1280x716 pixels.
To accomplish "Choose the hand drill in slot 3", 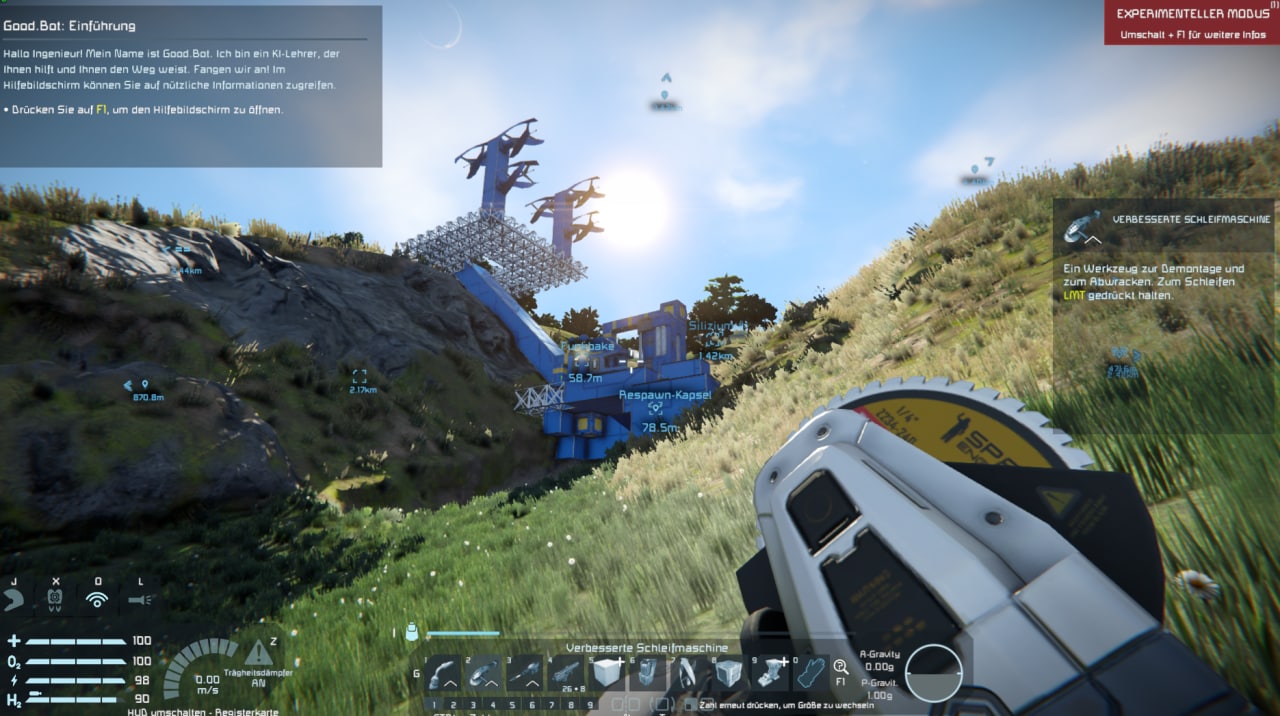I will coord(526,673).
